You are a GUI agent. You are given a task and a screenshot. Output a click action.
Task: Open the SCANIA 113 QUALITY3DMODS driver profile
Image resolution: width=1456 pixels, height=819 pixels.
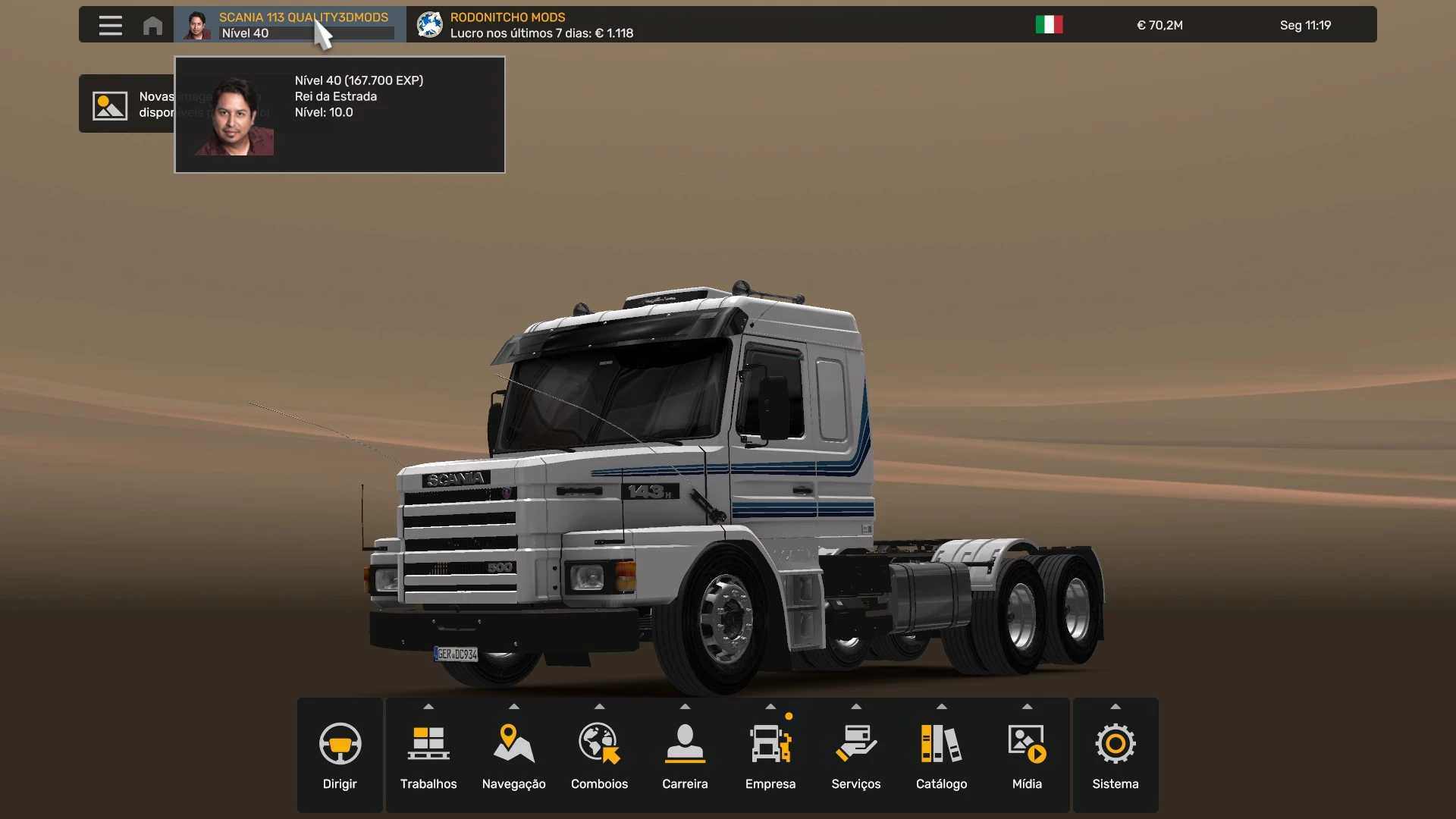(x=290, y=25)
